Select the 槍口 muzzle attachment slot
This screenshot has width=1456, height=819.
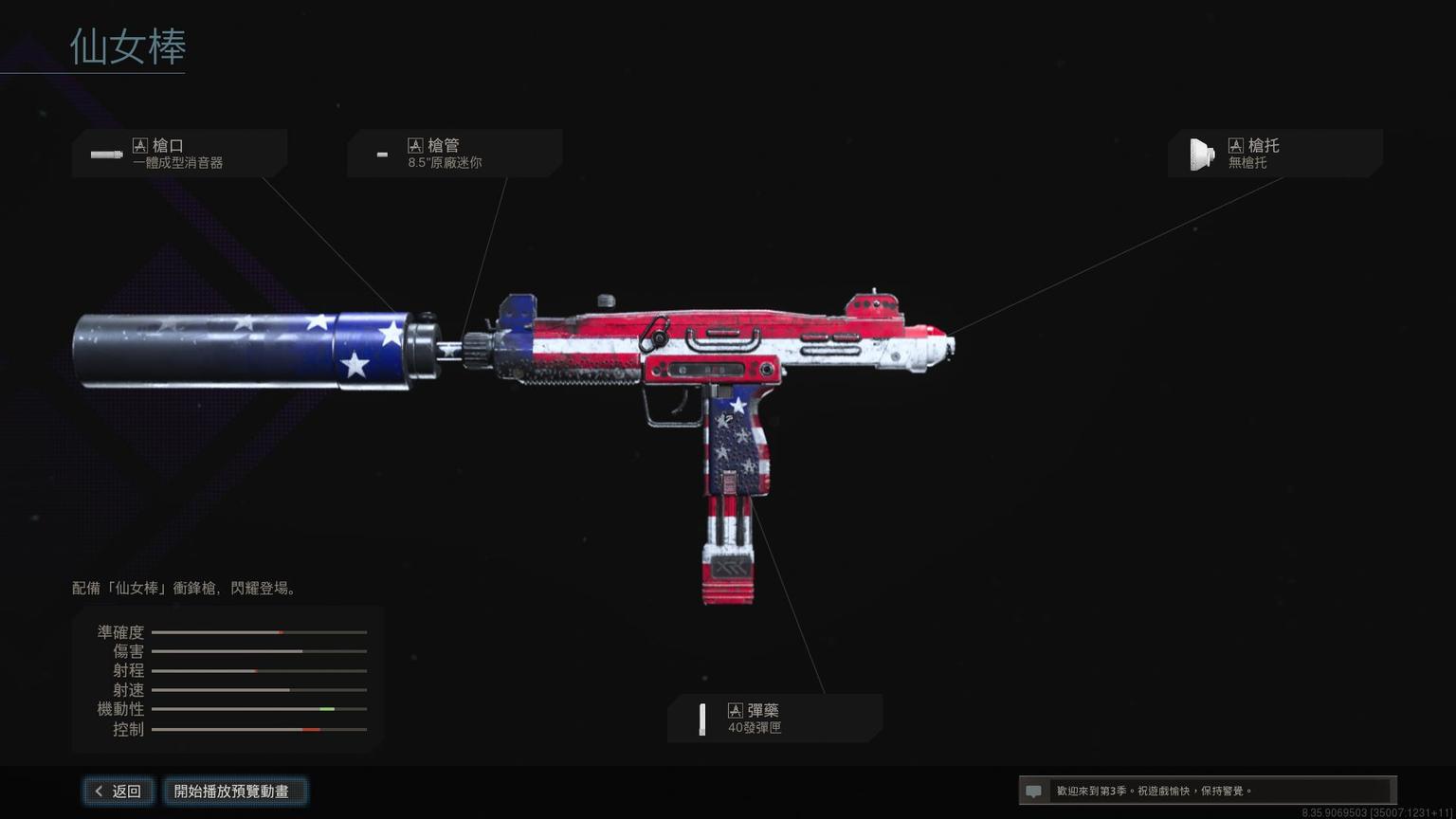click(179, 154)
